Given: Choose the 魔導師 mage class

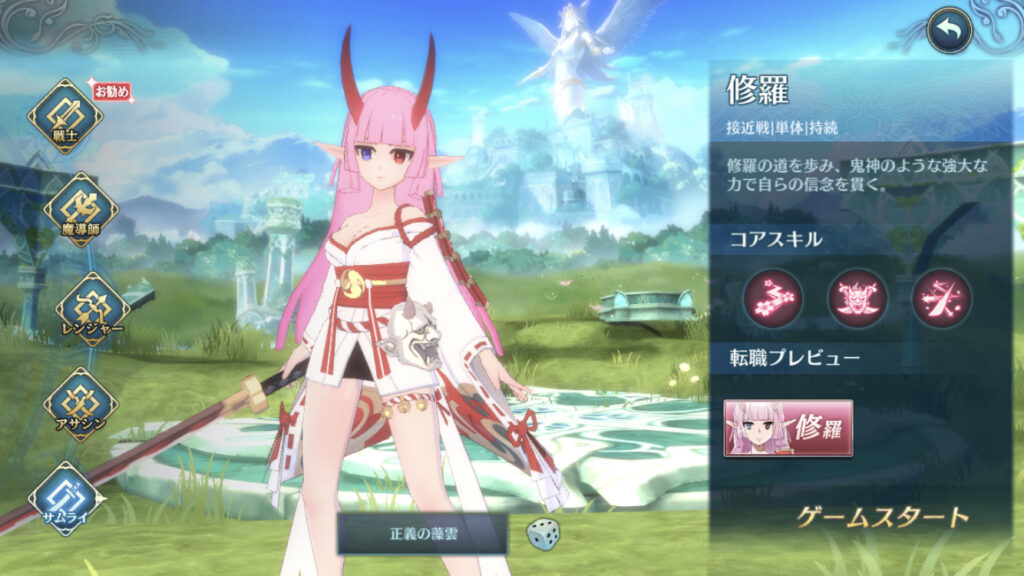Looking at the screenshot, I should pyautogui.click(x=80, y=210).
